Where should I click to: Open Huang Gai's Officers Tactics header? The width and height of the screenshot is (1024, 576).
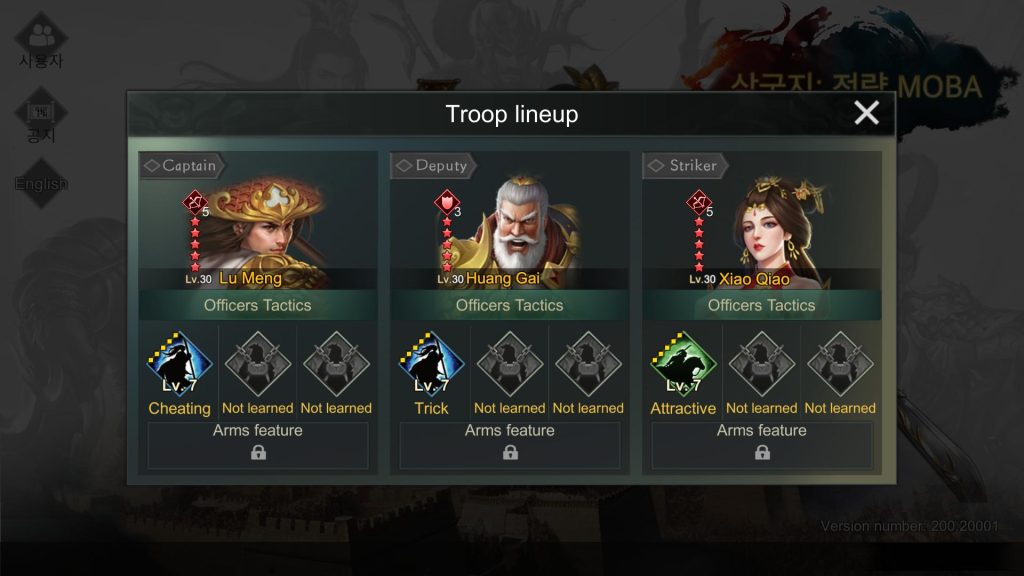point(510,305)
